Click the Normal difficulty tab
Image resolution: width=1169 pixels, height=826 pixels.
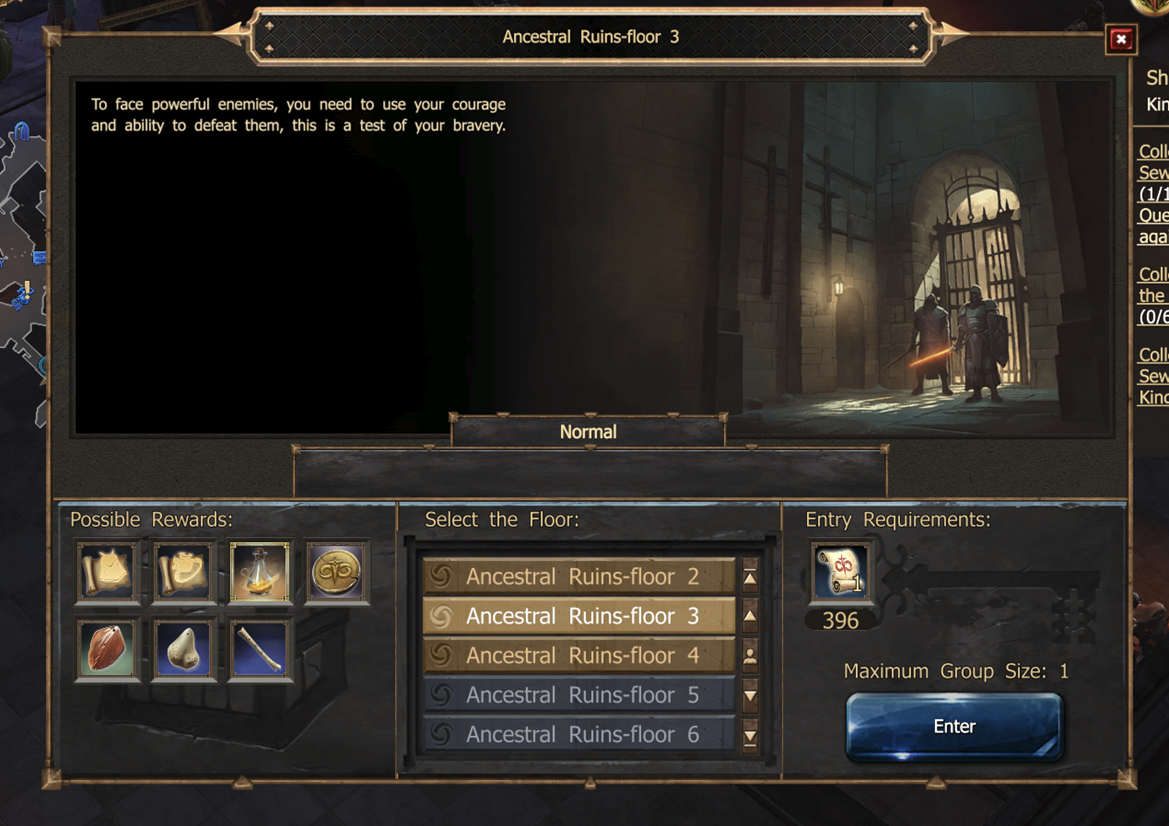click(x=588, y=432)
